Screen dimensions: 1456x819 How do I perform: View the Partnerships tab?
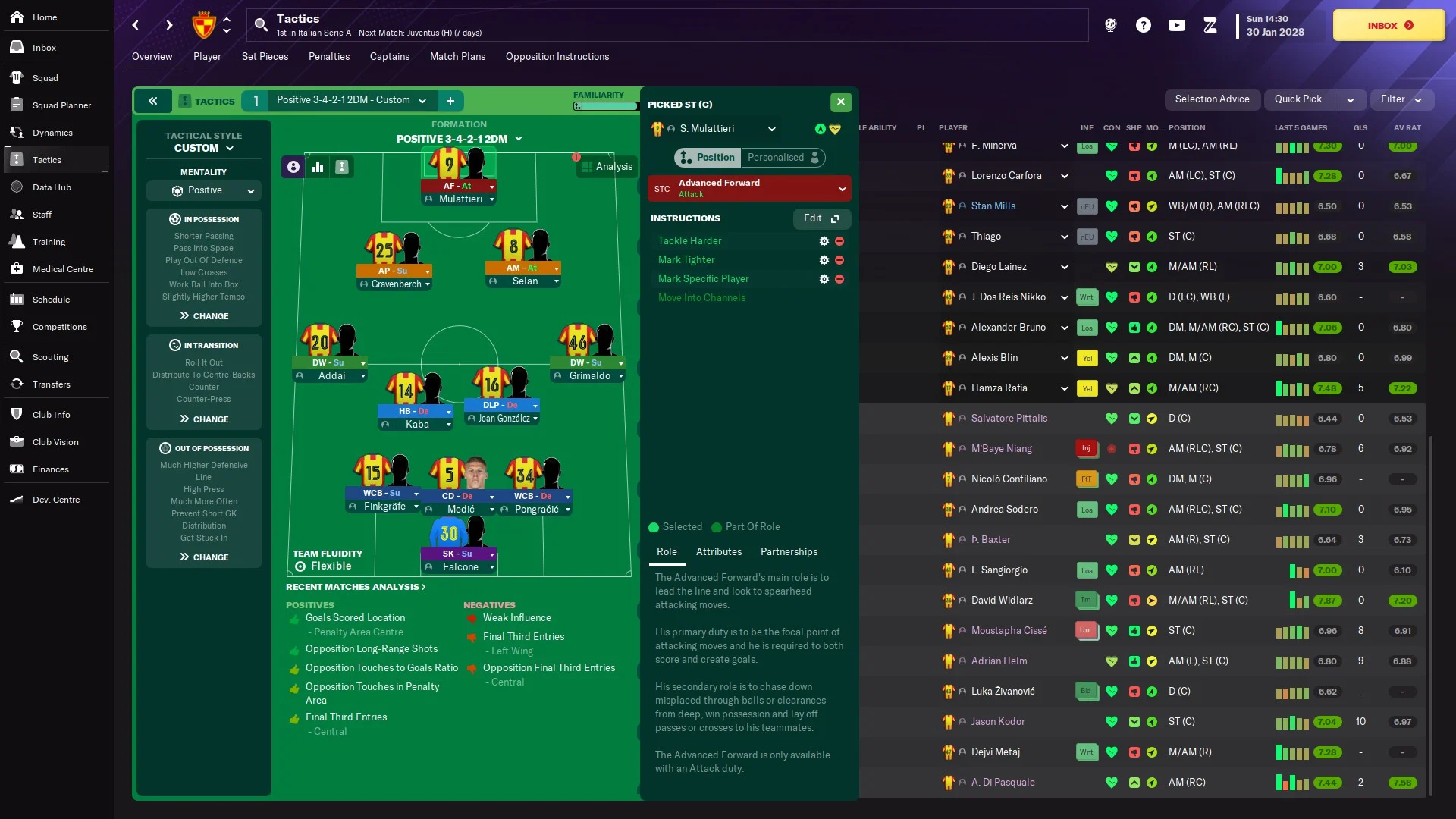[789, 552]
